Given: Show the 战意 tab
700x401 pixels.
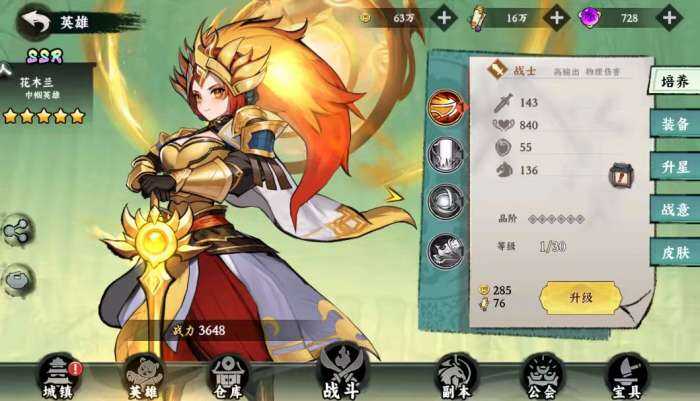Looking at the screenshot, I should [675, 209].
